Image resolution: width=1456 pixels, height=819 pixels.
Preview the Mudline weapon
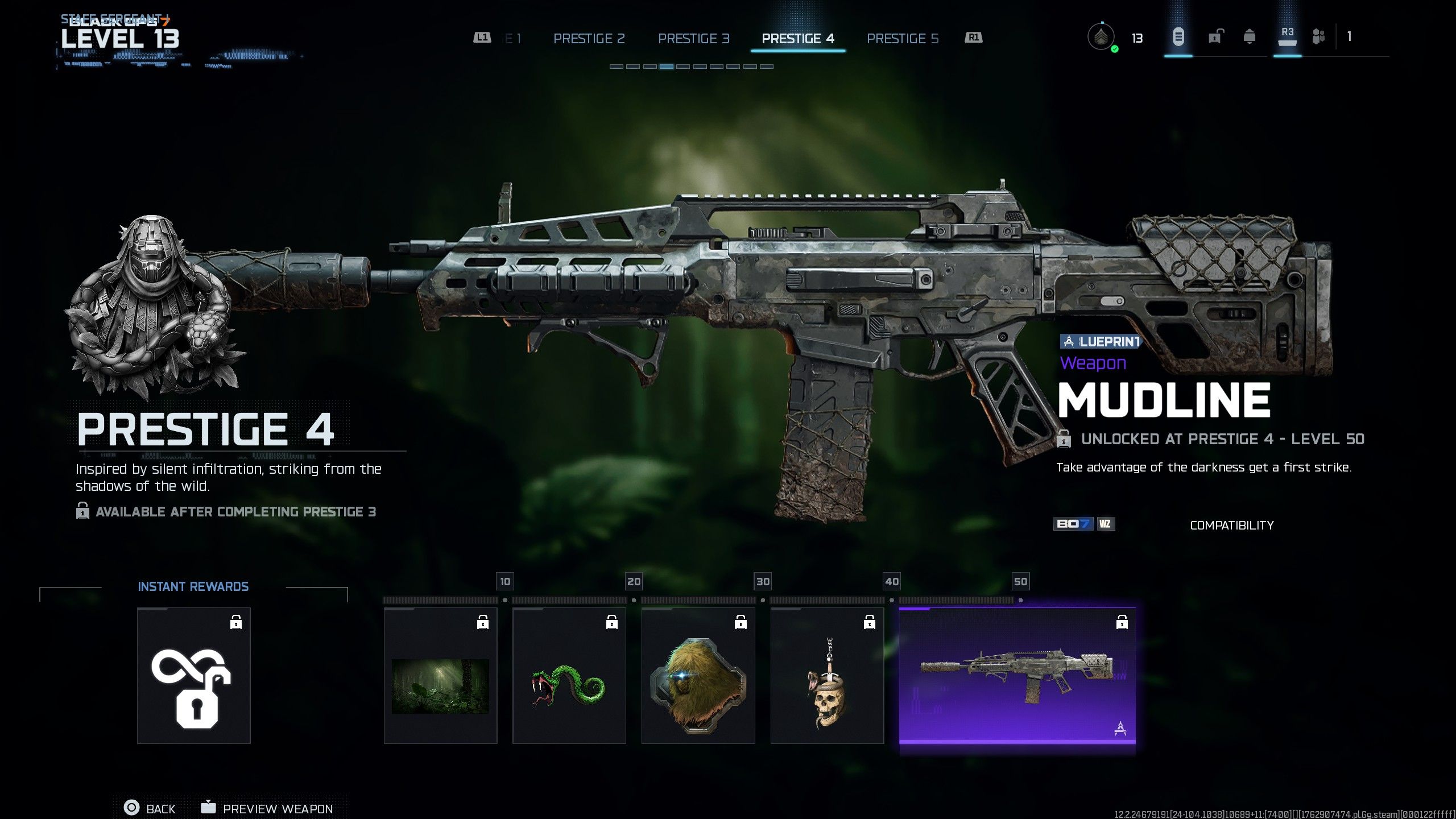(266, 808)
